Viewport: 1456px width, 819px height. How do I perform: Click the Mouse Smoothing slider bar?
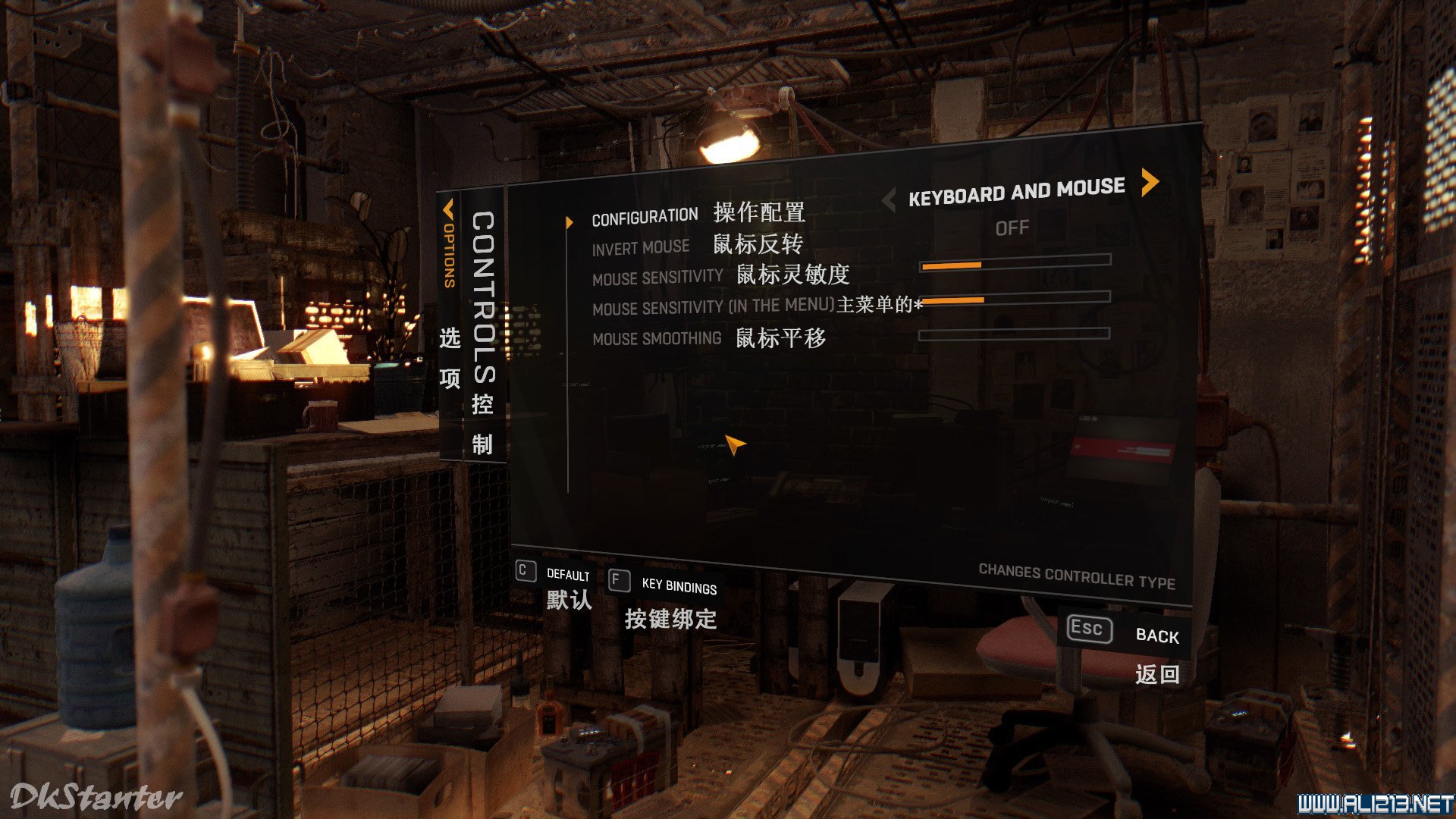coord(1014,333)
